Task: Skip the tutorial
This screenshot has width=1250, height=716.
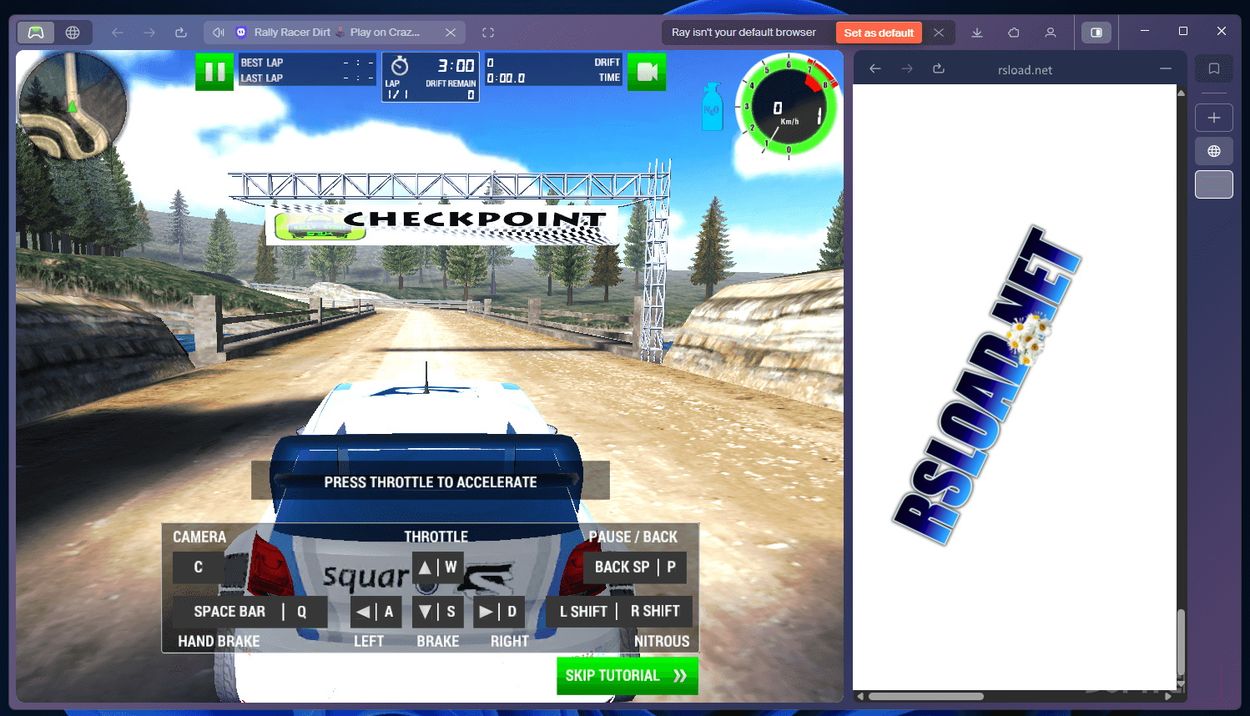Action: click(x=627, y=676)
